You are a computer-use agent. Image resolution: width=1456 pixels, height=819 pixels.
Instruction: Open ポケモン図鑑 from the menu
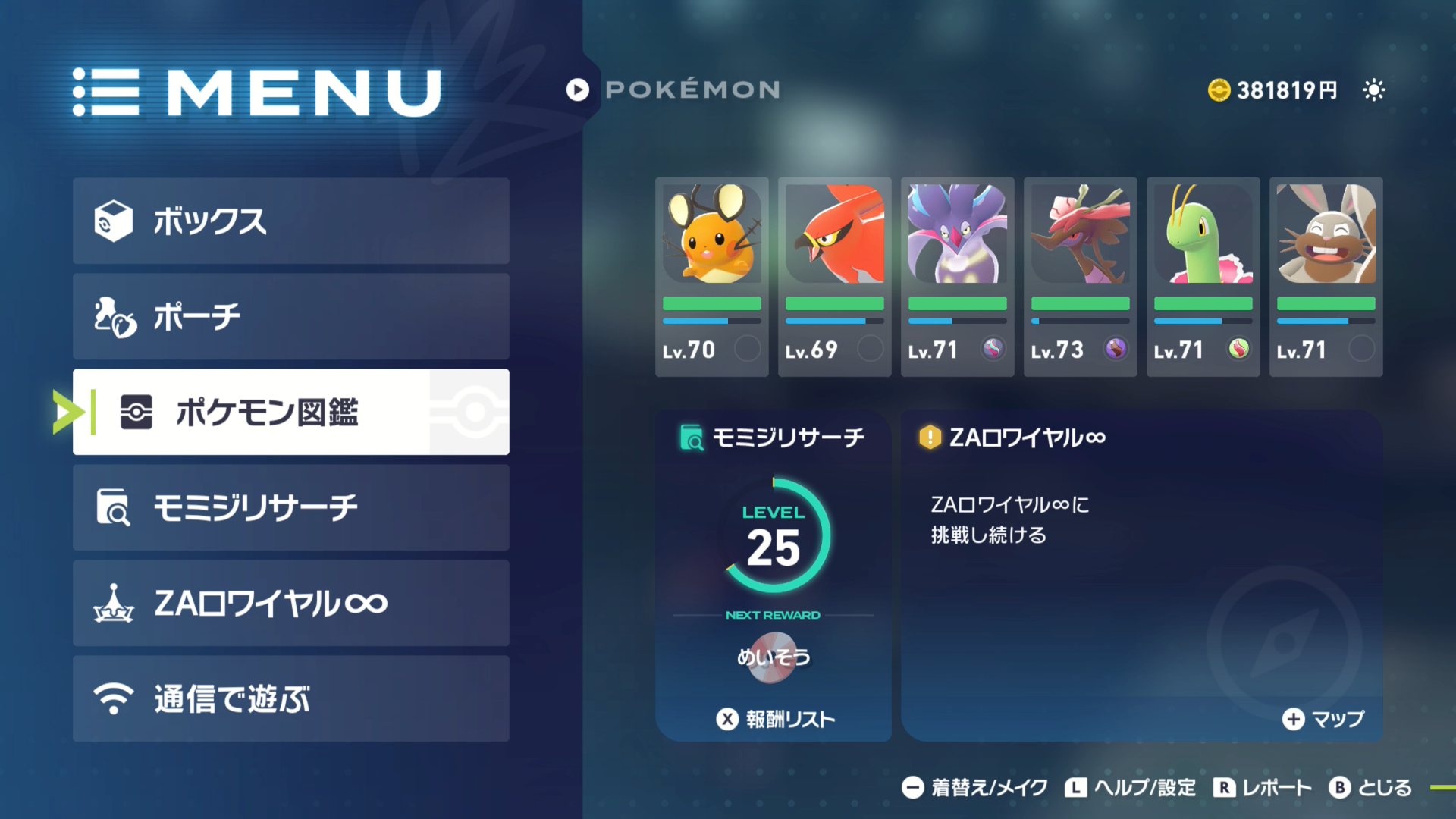tap(290, 412)
